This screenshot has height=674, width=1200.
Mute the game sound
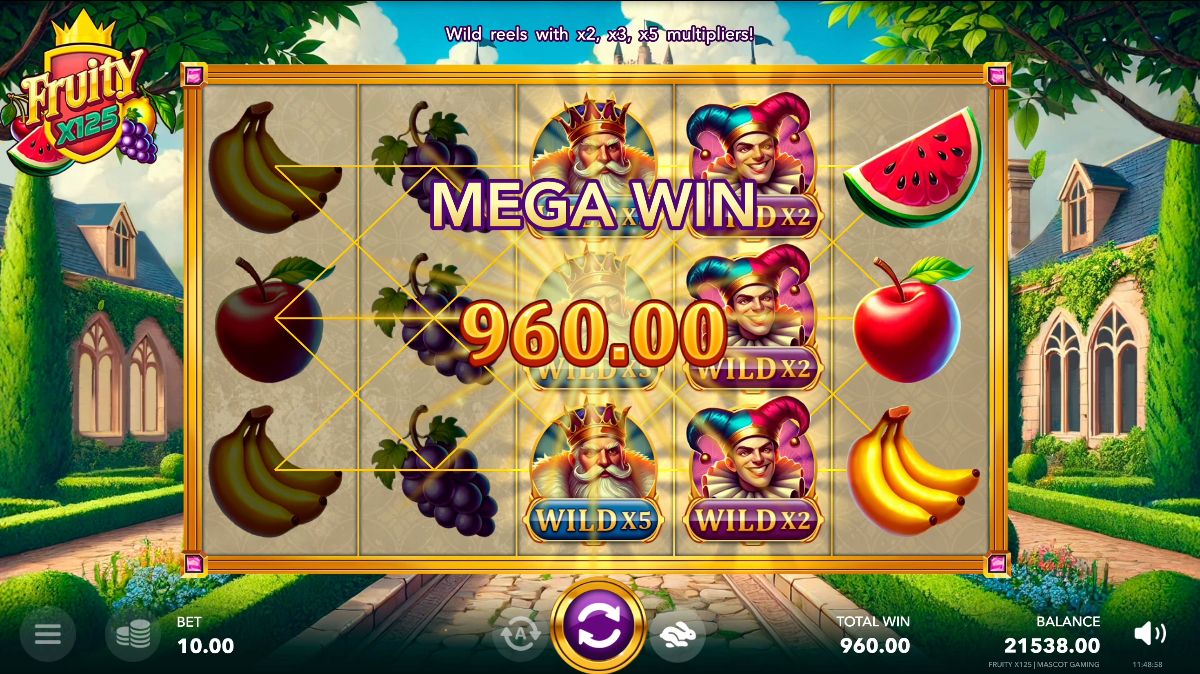pyautogui.click(x=1150, y=633)
